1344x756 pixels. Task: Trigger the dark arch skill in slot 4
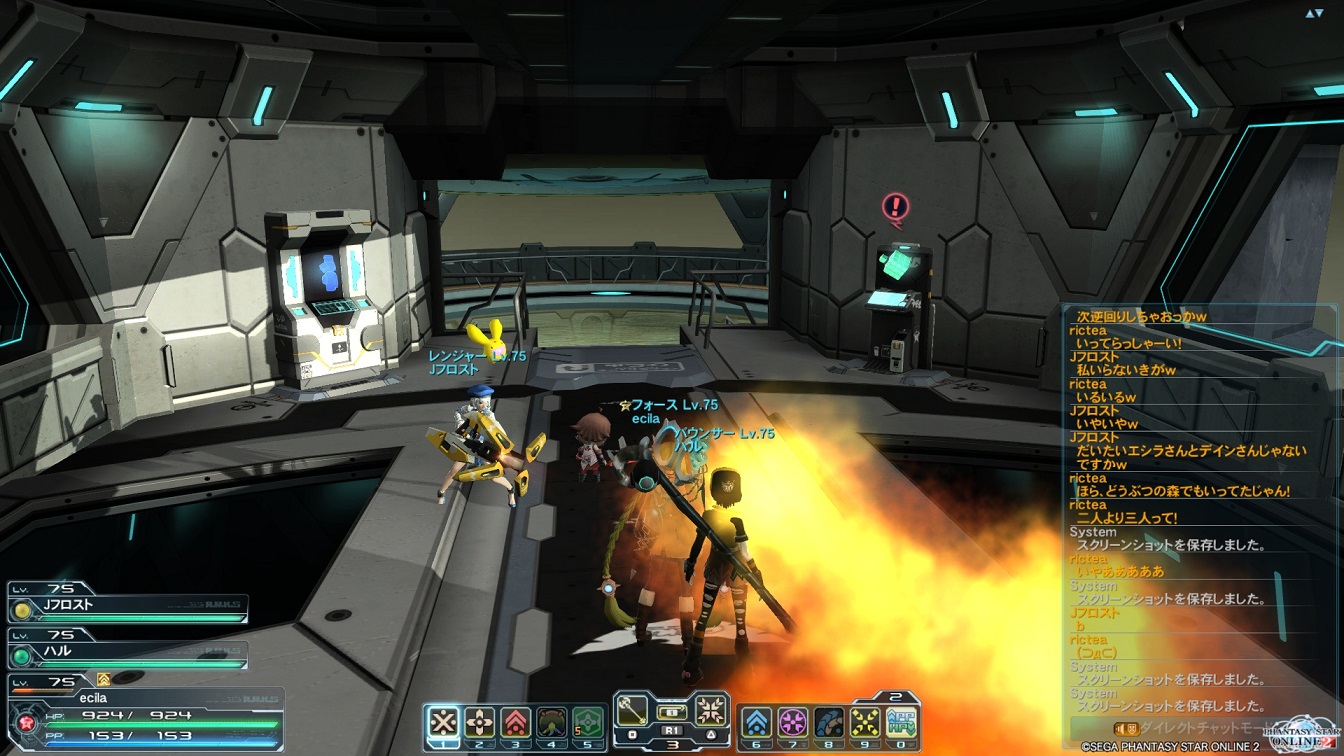pos(552,722)
